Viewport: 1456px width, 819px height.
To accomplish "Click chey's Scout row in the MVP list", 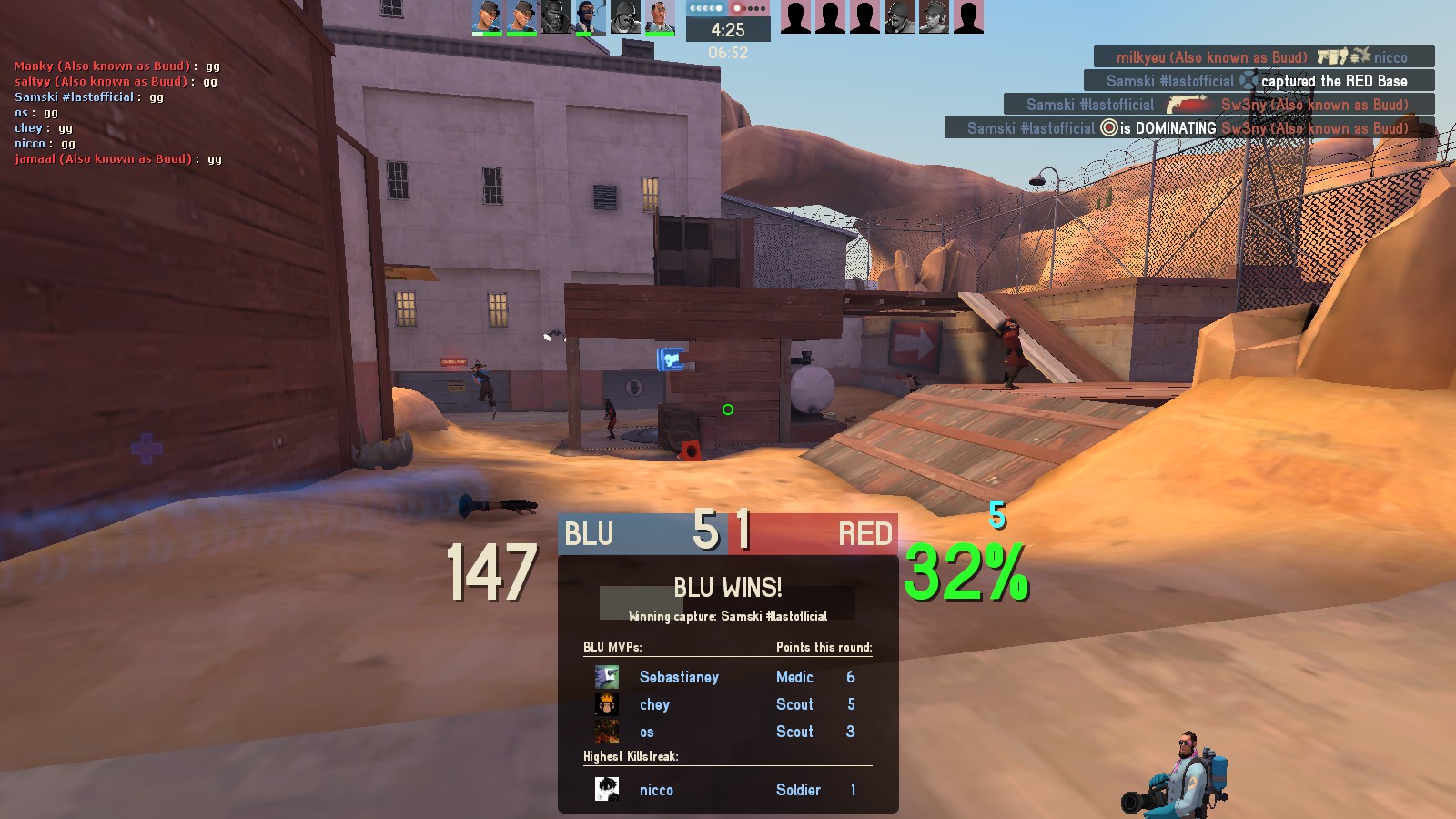I will click(726, 704).
